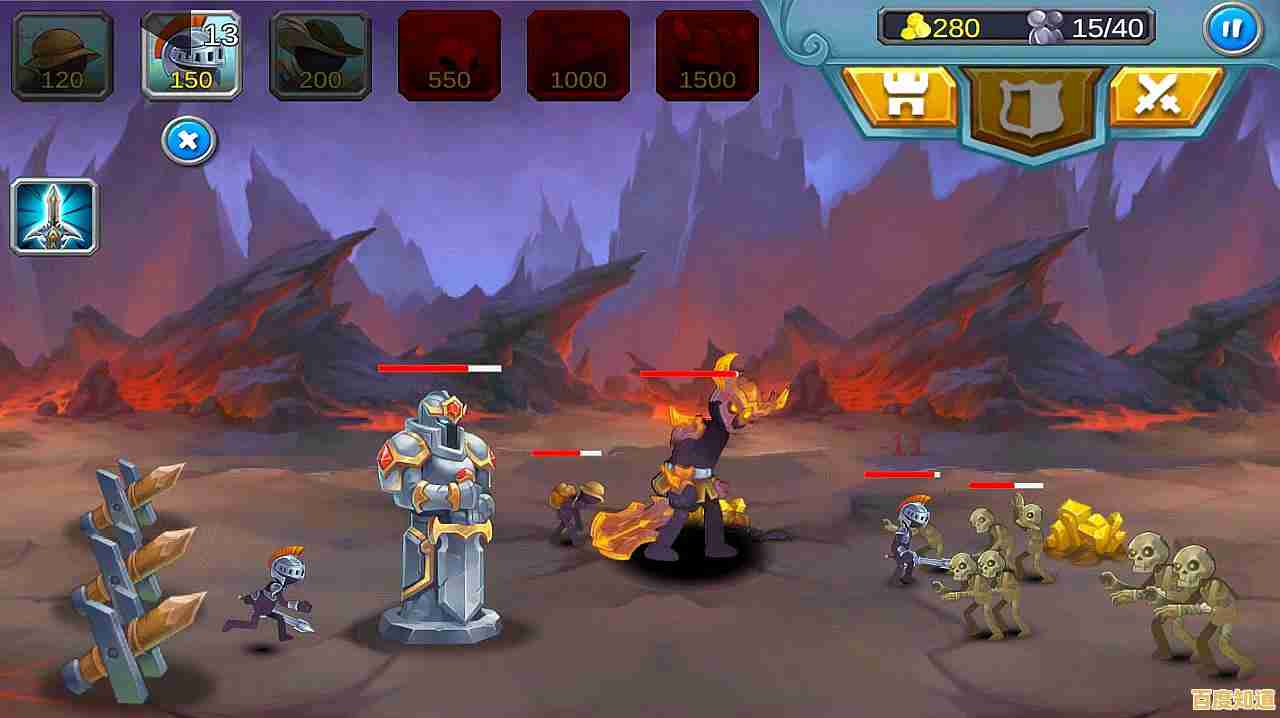Viewport: 1280px width, 718px height.
Task: Activate the glowing sword ability
Action: pyautogui.click(x=54, y=216)
